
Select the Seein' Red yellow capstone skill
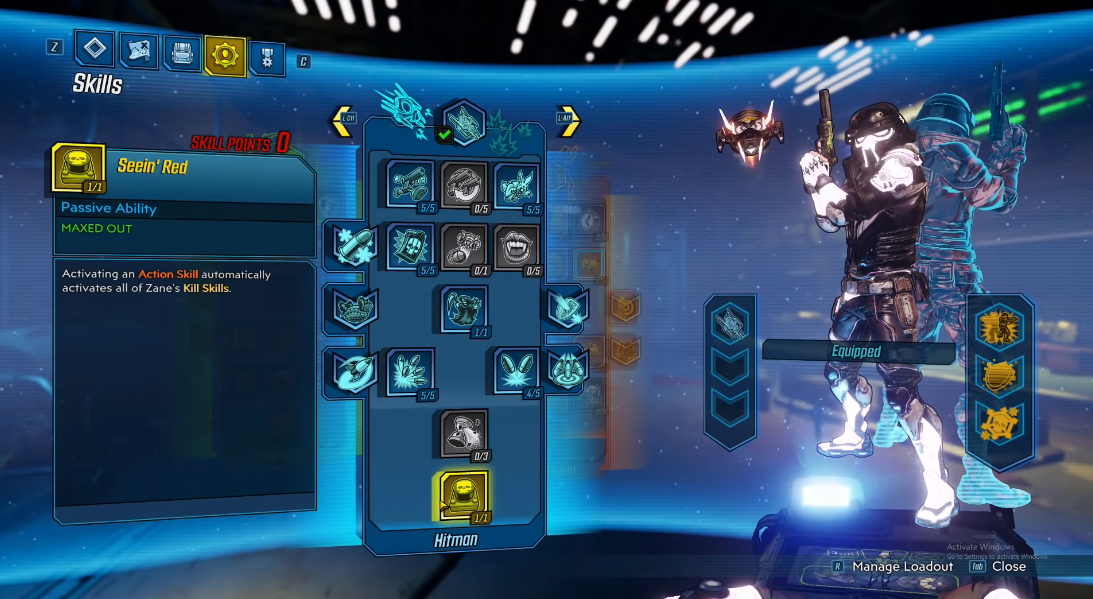click(463, 494)
